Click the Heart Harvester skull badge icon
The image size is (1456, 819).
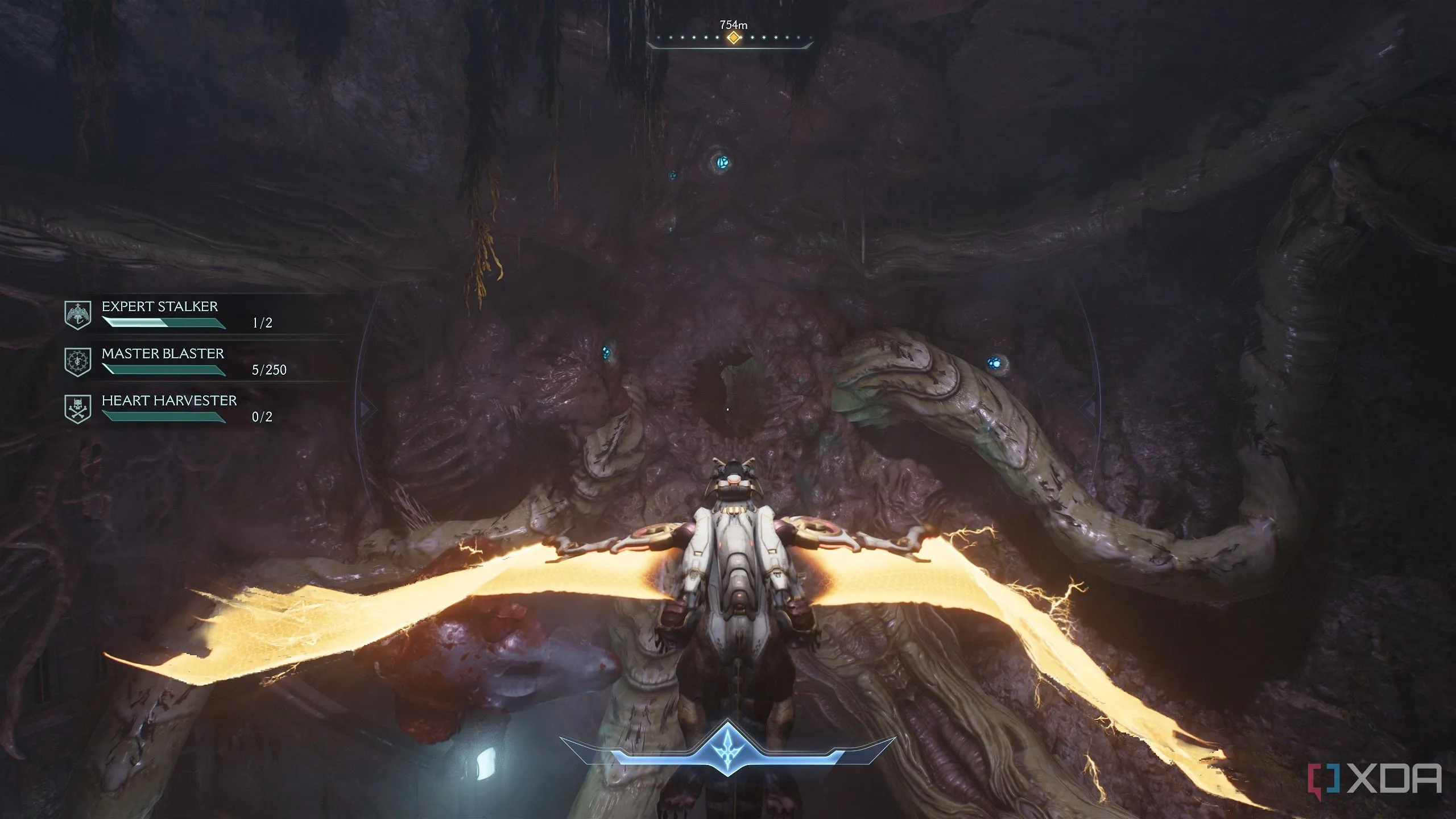[x=78, y=409]
